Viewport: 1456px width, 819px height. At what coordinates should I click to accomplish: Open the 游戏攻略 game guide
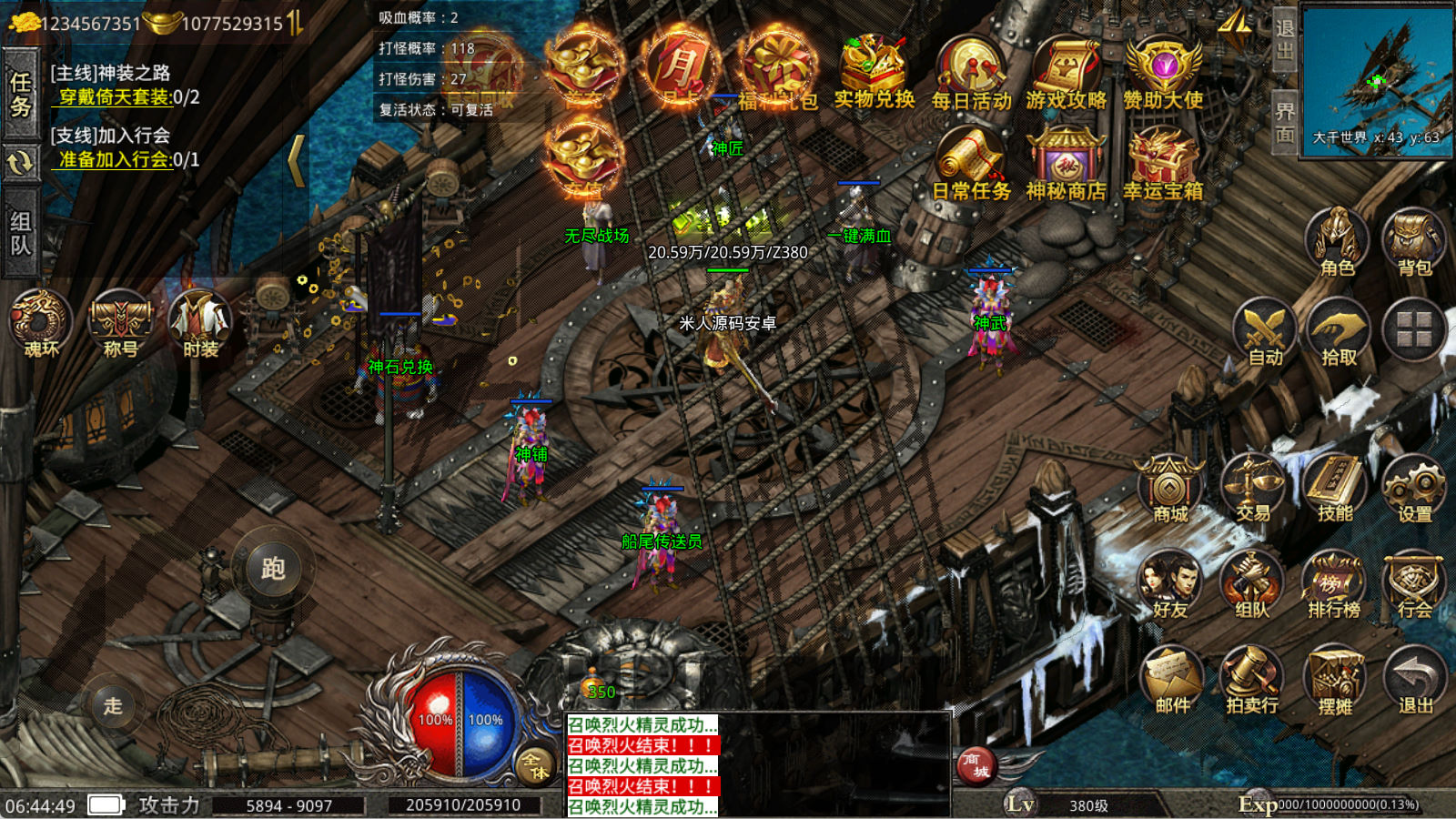pos(1067,71)
